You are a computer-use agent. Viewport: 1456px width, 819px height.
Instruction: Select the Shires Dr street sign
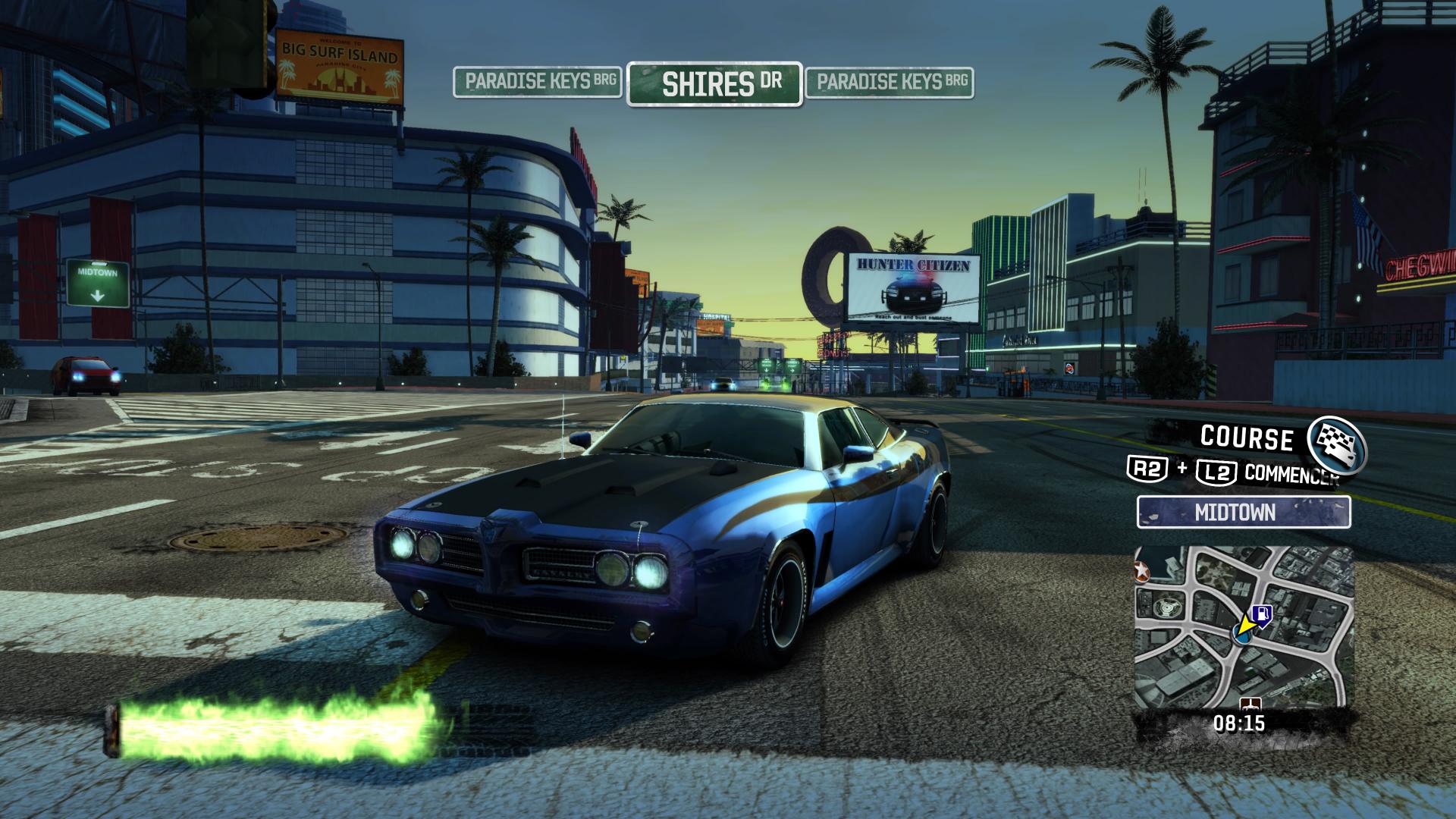point(714,83)
